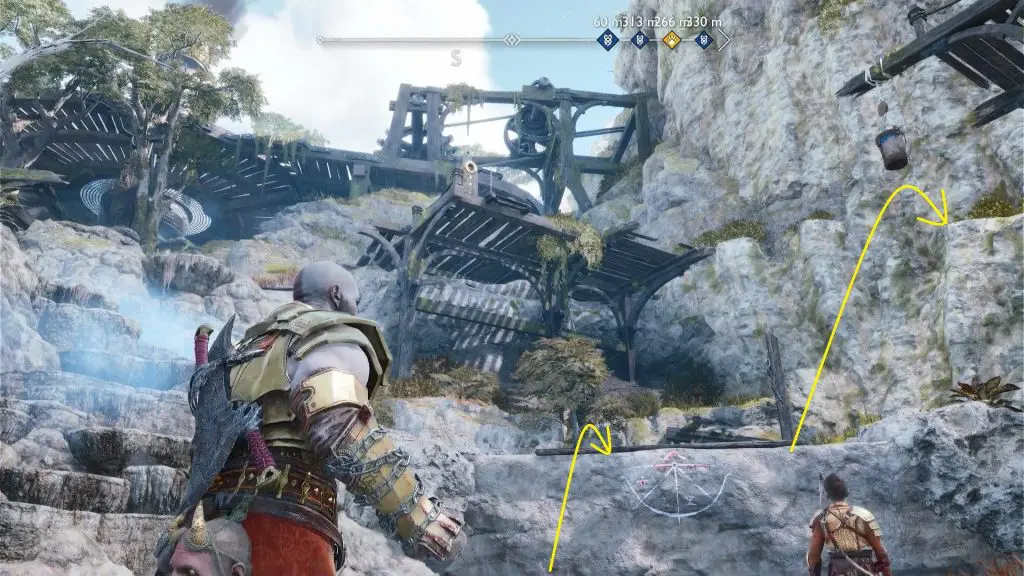This screenshot has width=1024, height=576.
Task: Select the gold quest marker on the compass
Action: point(671,40)
